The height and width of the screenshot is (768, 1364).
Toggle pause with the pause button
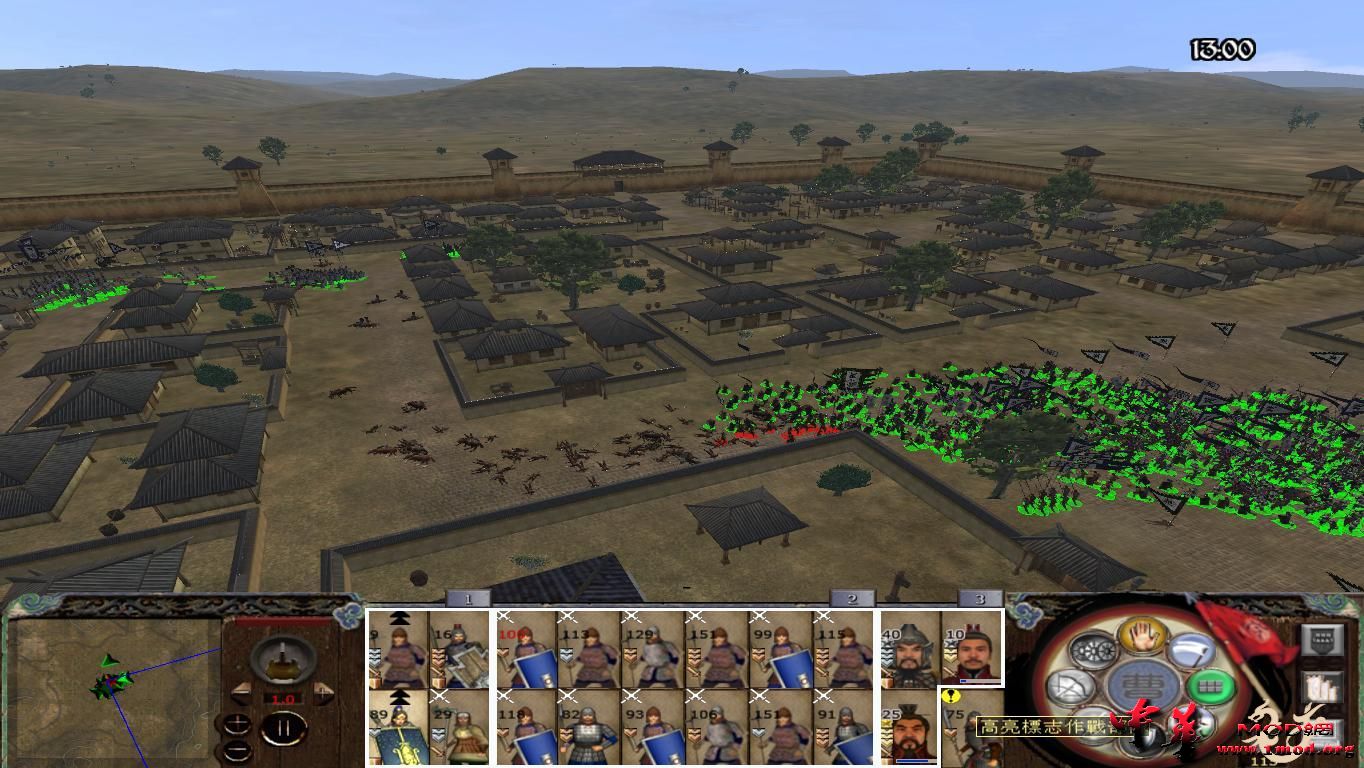coord(283,728)
